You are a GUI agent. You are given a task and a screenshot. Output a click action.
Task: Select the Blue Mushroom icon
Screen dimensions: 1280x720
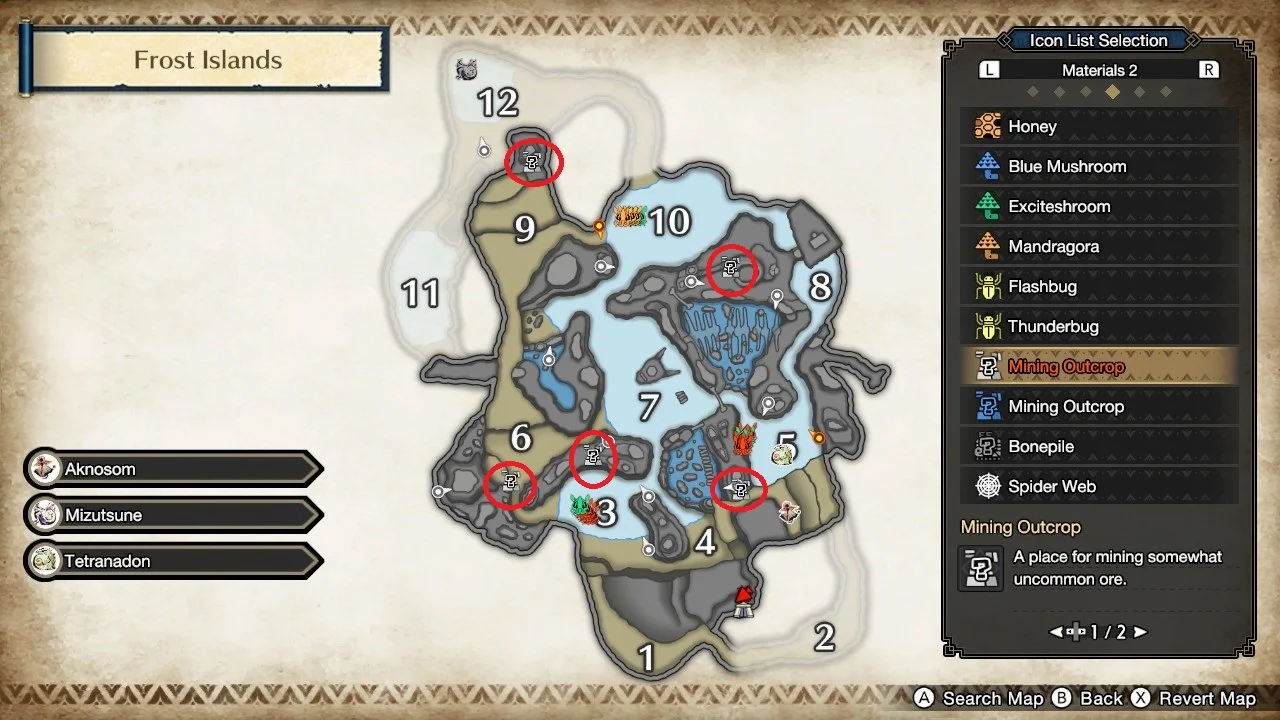(1097, 166)
